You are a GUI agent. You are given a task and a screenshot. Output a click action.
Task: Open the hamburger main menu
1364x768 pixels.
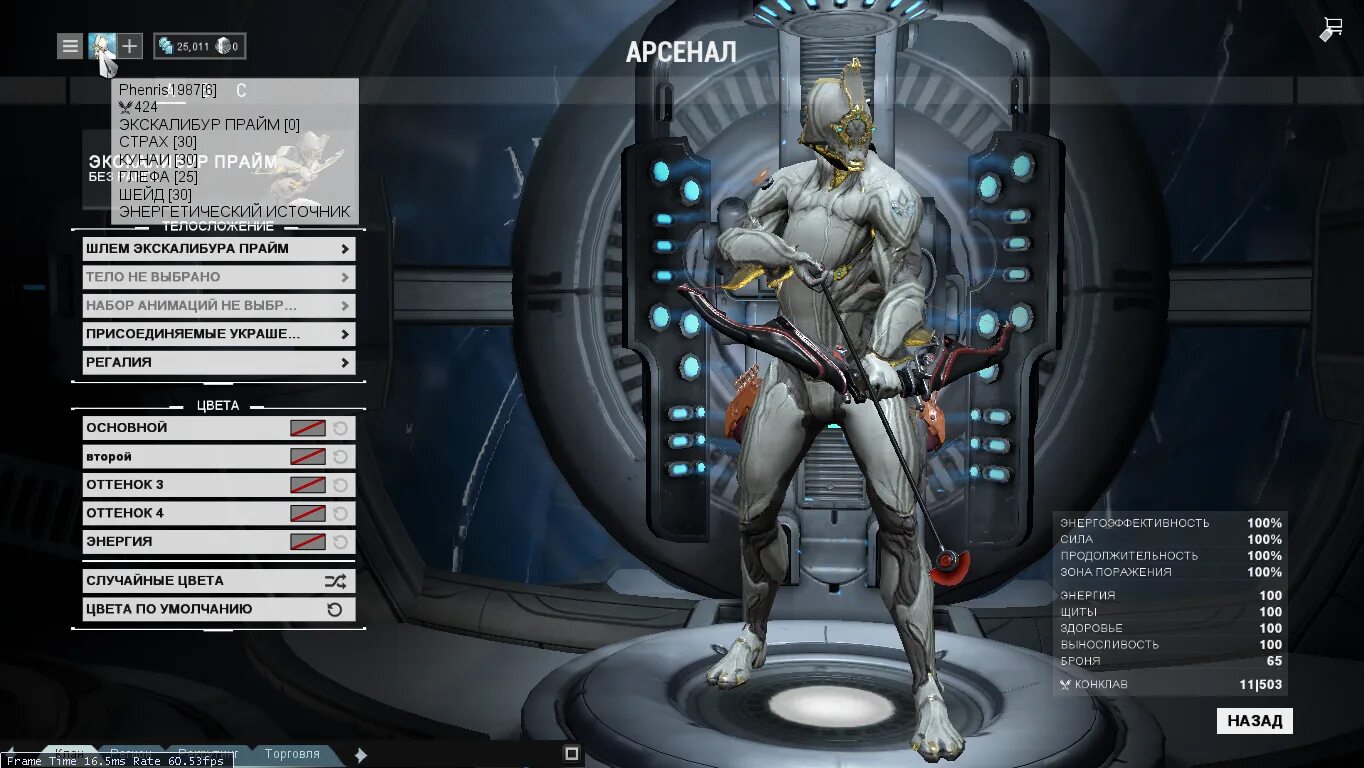(x=69, y=46)
